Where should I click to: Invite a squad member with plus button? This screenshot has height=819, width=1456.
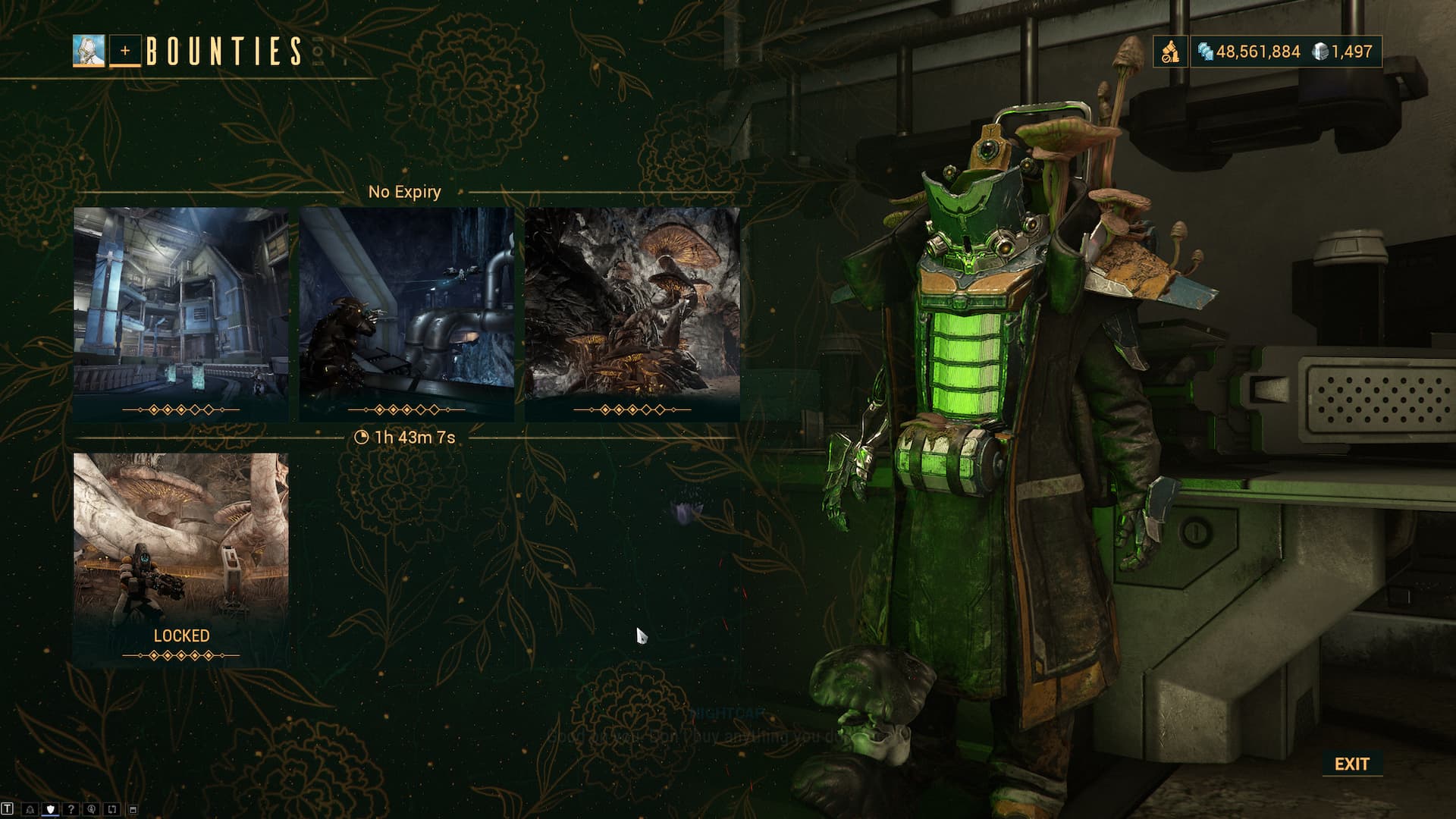coord(125,51)
